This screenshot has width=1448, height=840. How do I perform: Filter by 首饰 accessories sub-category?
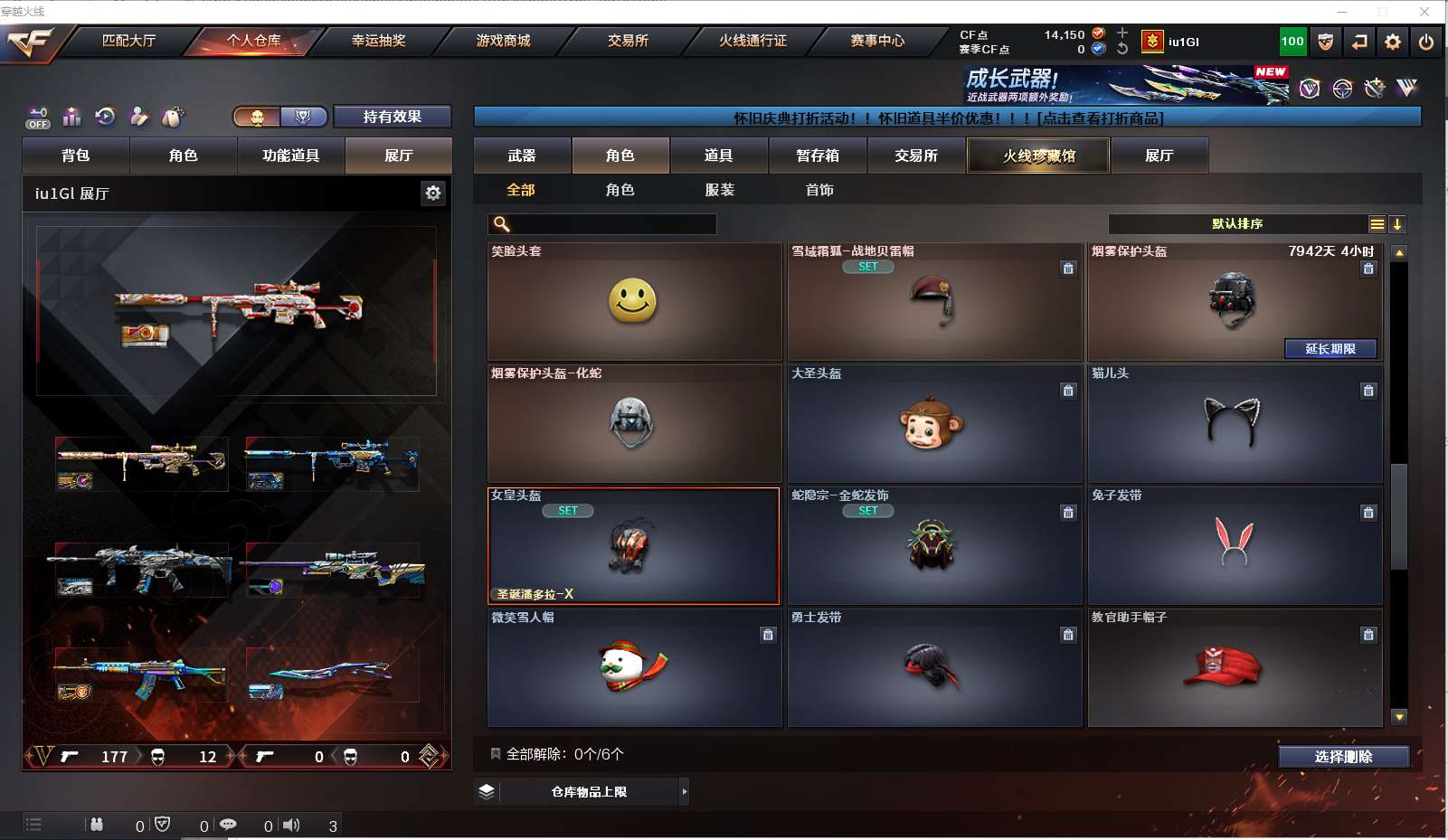pos(819,190)
